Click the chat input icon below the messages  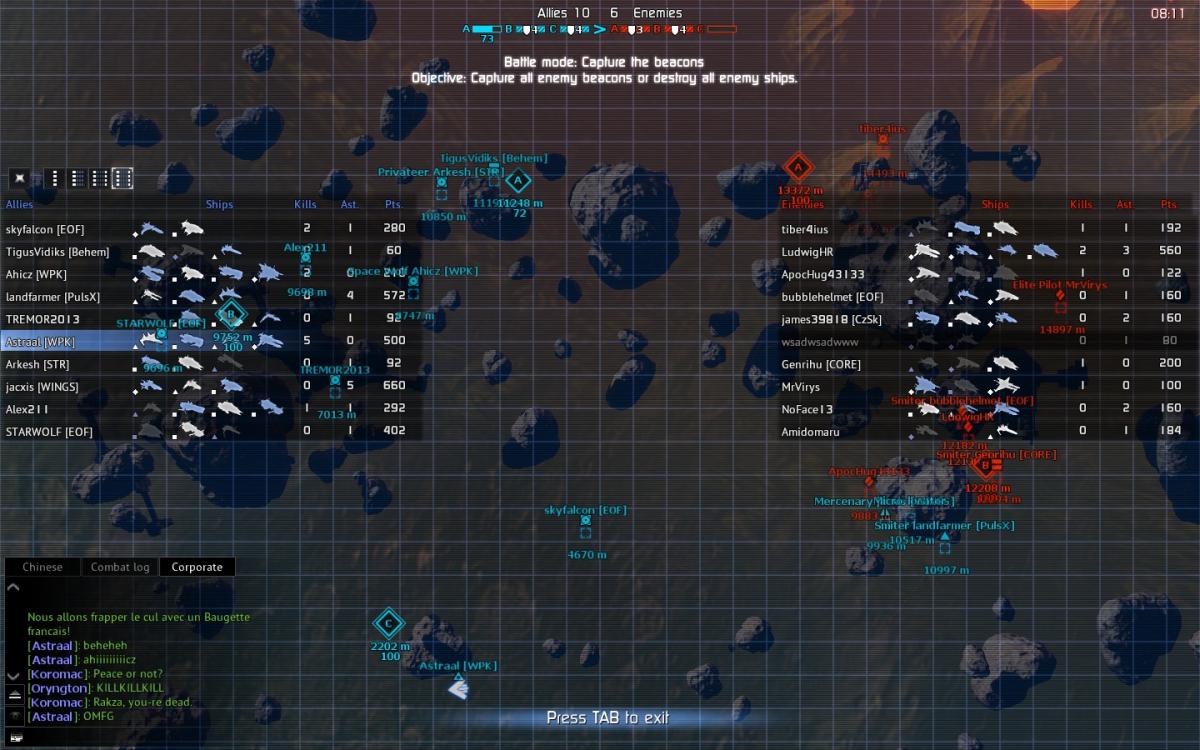pos(15,738)
